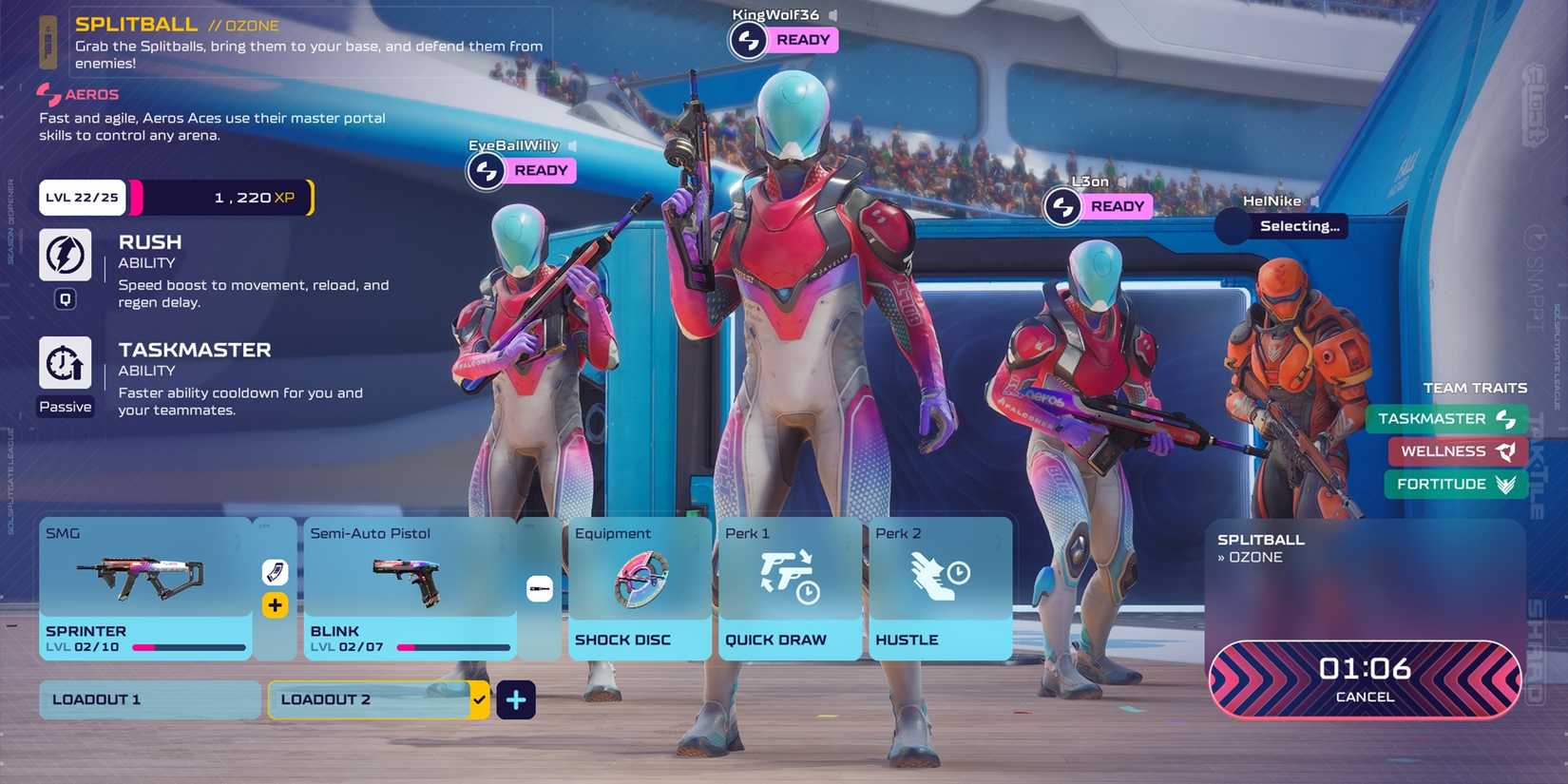Click the pistol suppressor attachment icon
Image resolution: width=1568 pixels, height=784 pixels.
pos(538,587)
